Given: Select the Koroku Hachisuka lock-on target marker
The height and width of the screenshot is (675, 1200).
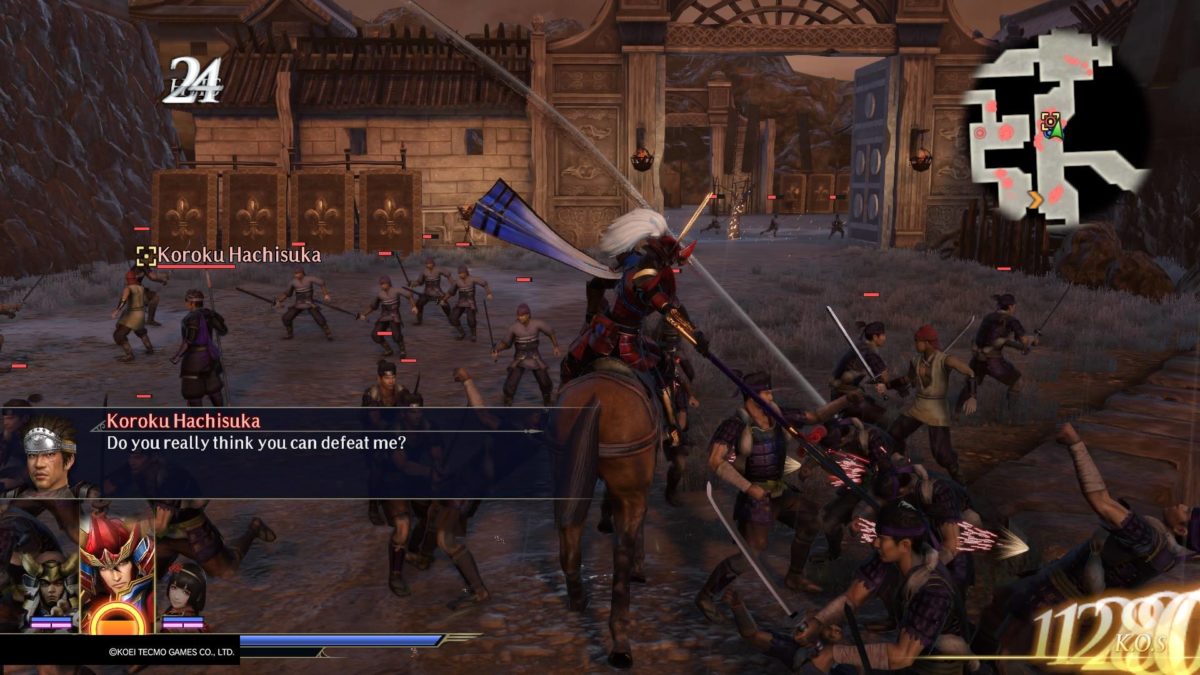Looking at the screenshot, I should pyautogui.click(x=146, y=256).
